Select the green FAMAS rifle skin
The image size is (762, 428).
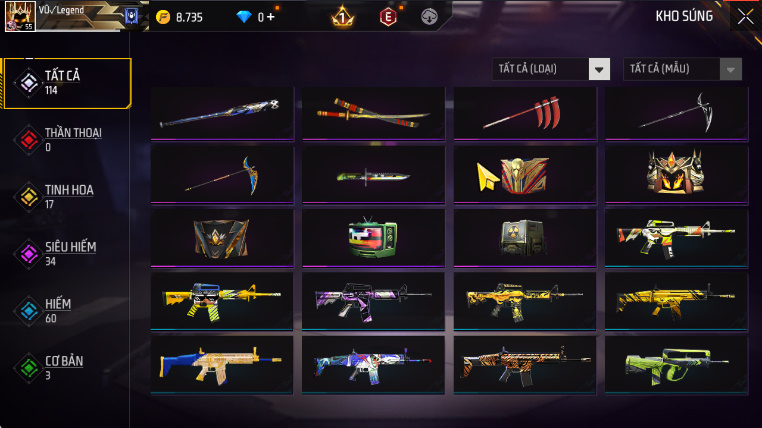(675, 363)
